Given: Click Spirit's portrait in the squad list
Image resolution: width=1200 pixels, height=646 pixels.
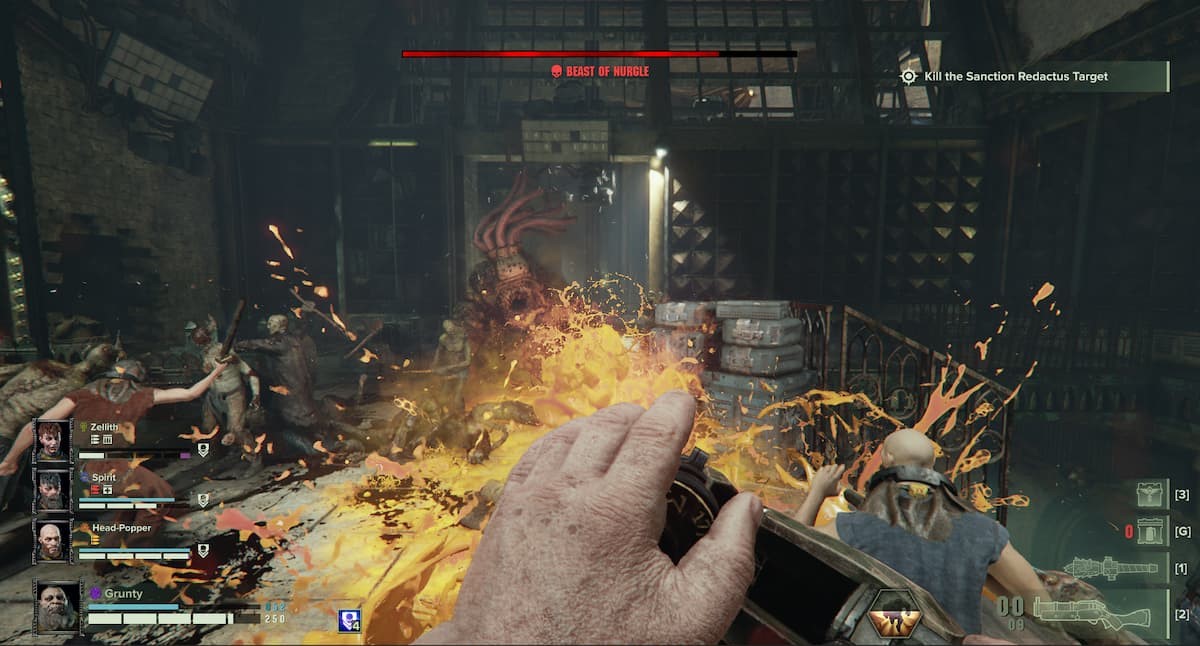Looking at the screenshot, I should click(x=53, y=490).
